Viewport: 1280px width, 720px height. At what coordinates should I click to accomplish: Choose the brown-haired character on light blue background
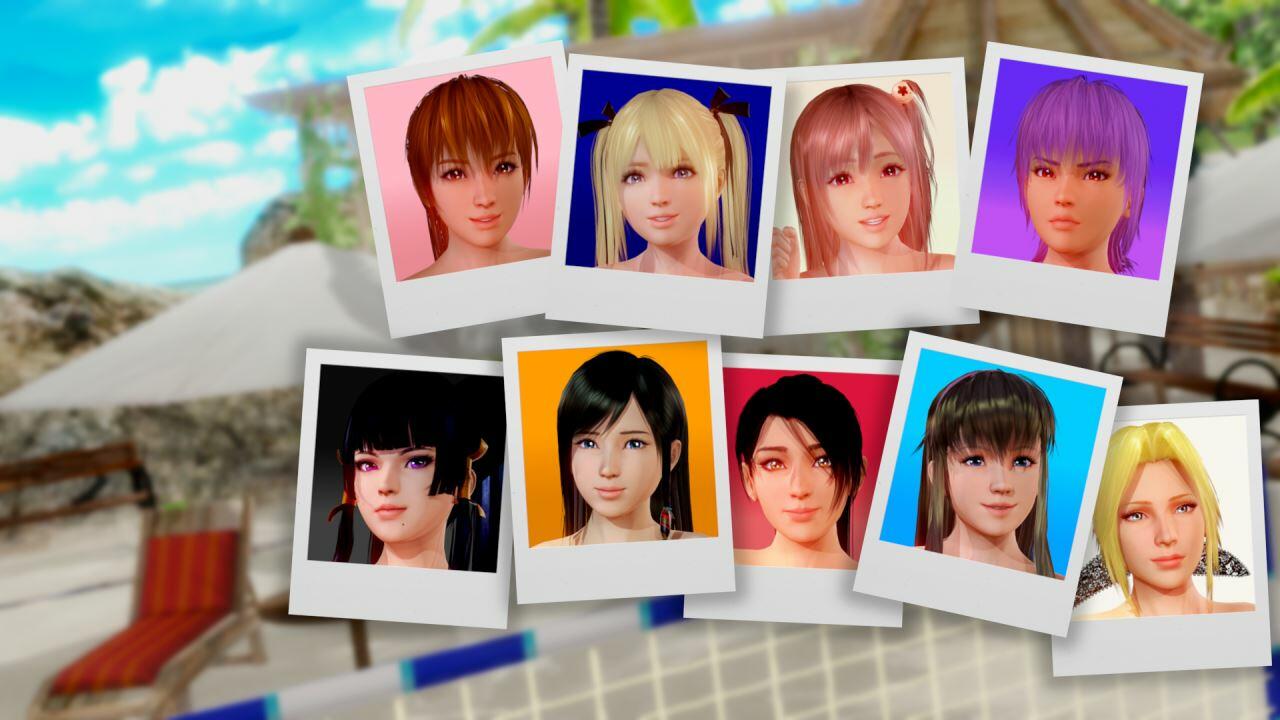click(985, 465)
